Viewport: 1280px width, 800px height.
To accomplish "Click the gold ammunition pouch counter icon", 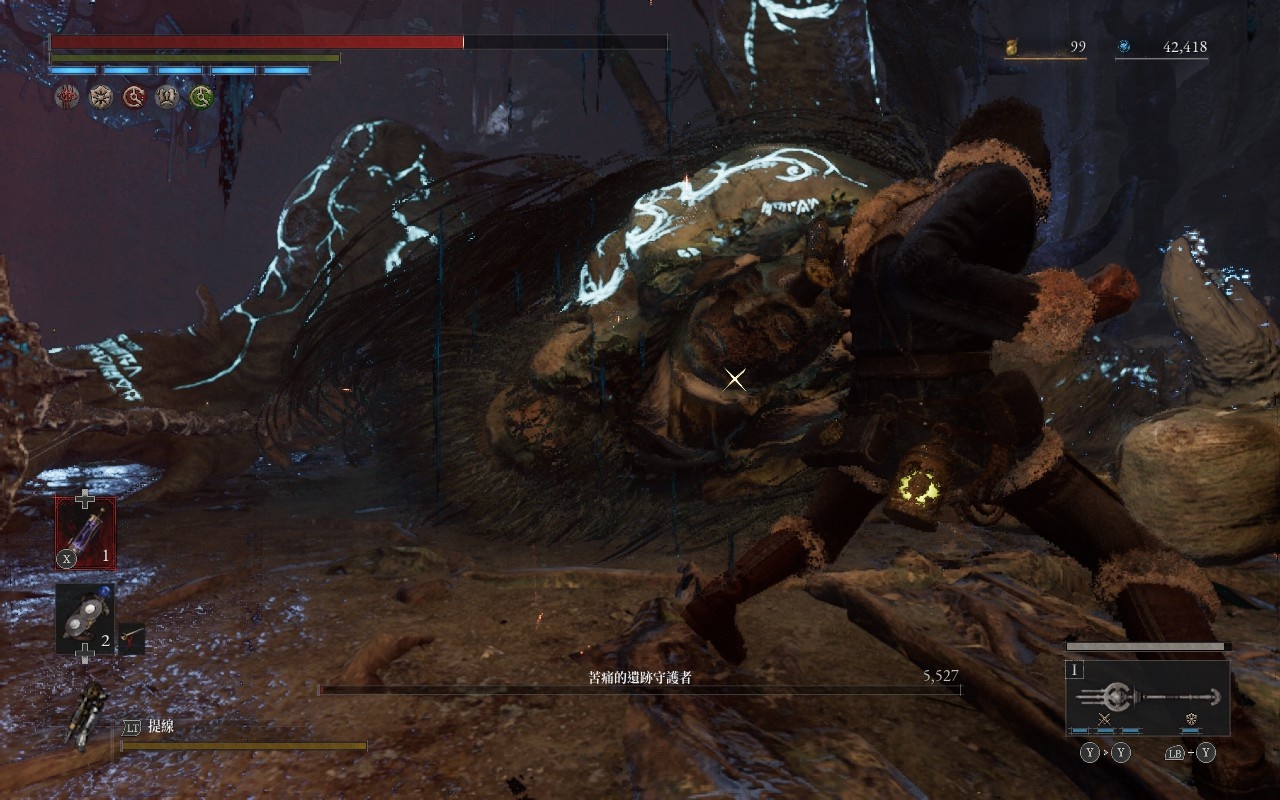I will pos(1011,47).
